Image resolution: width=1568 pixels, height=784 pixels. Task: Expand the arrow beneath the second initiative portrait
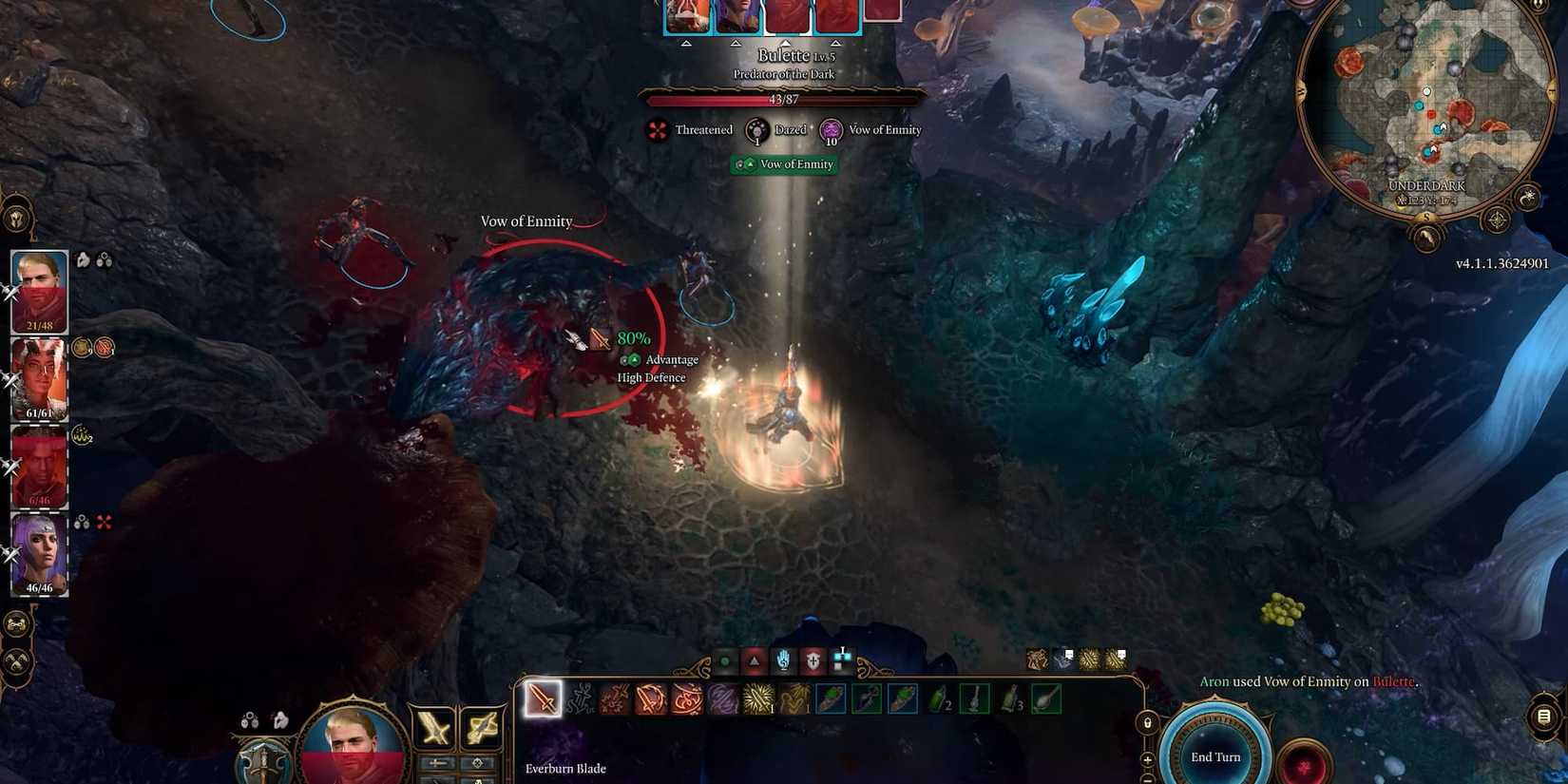click(x=735, y=43)
